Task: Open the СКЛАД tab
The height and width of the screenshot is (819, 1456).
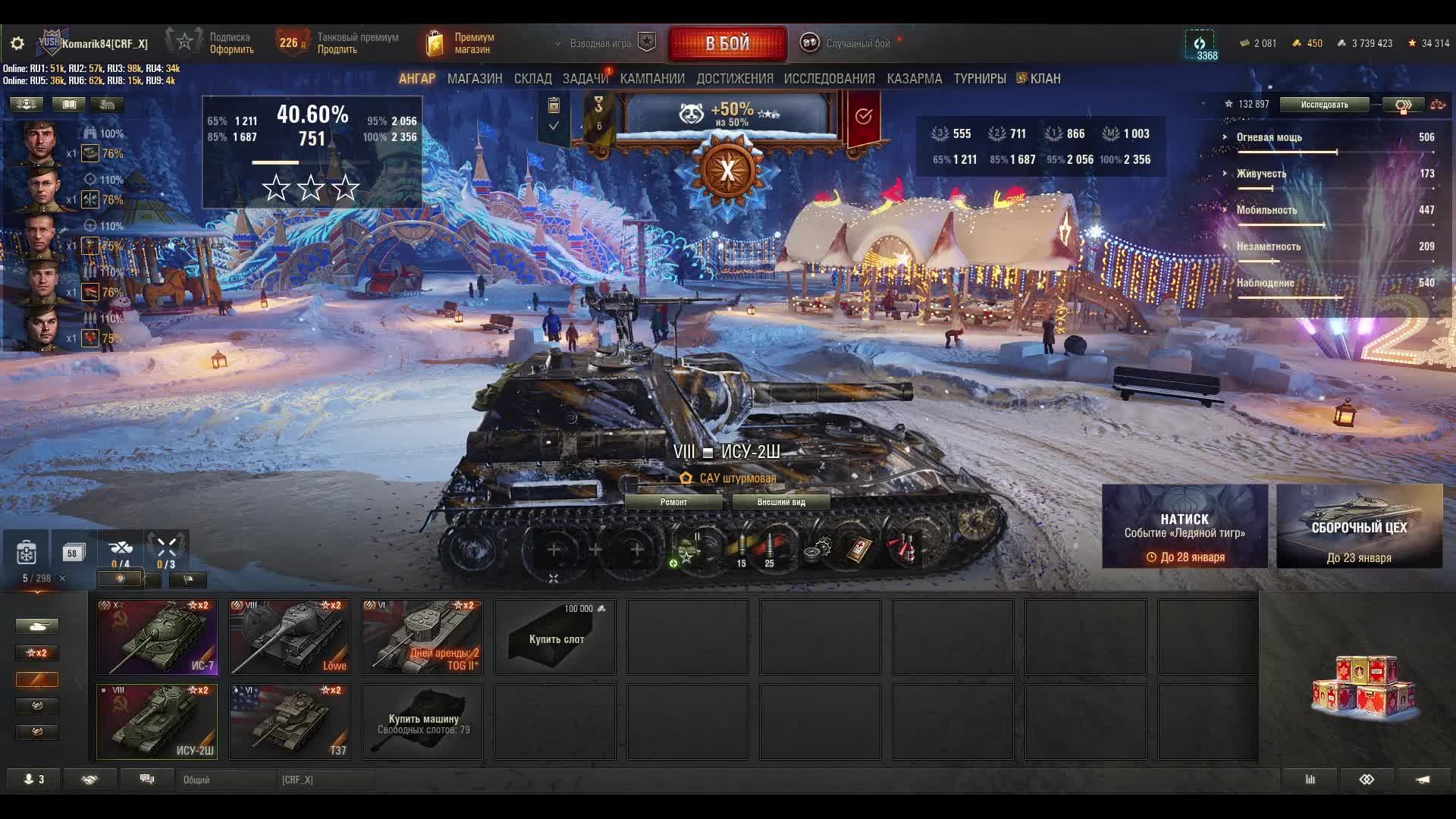Action: 532,79
